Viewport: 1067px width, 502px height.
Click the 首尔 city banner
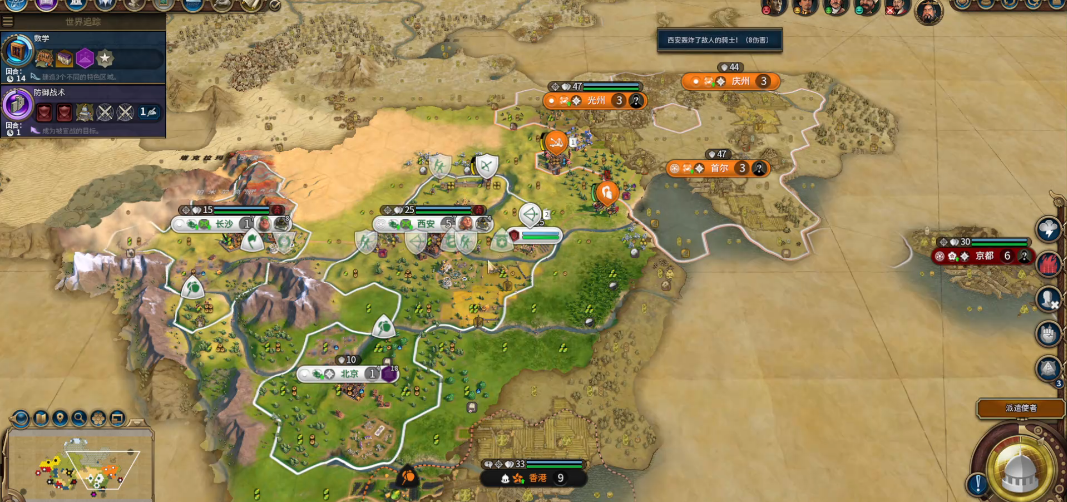click(x=719, y=168)
